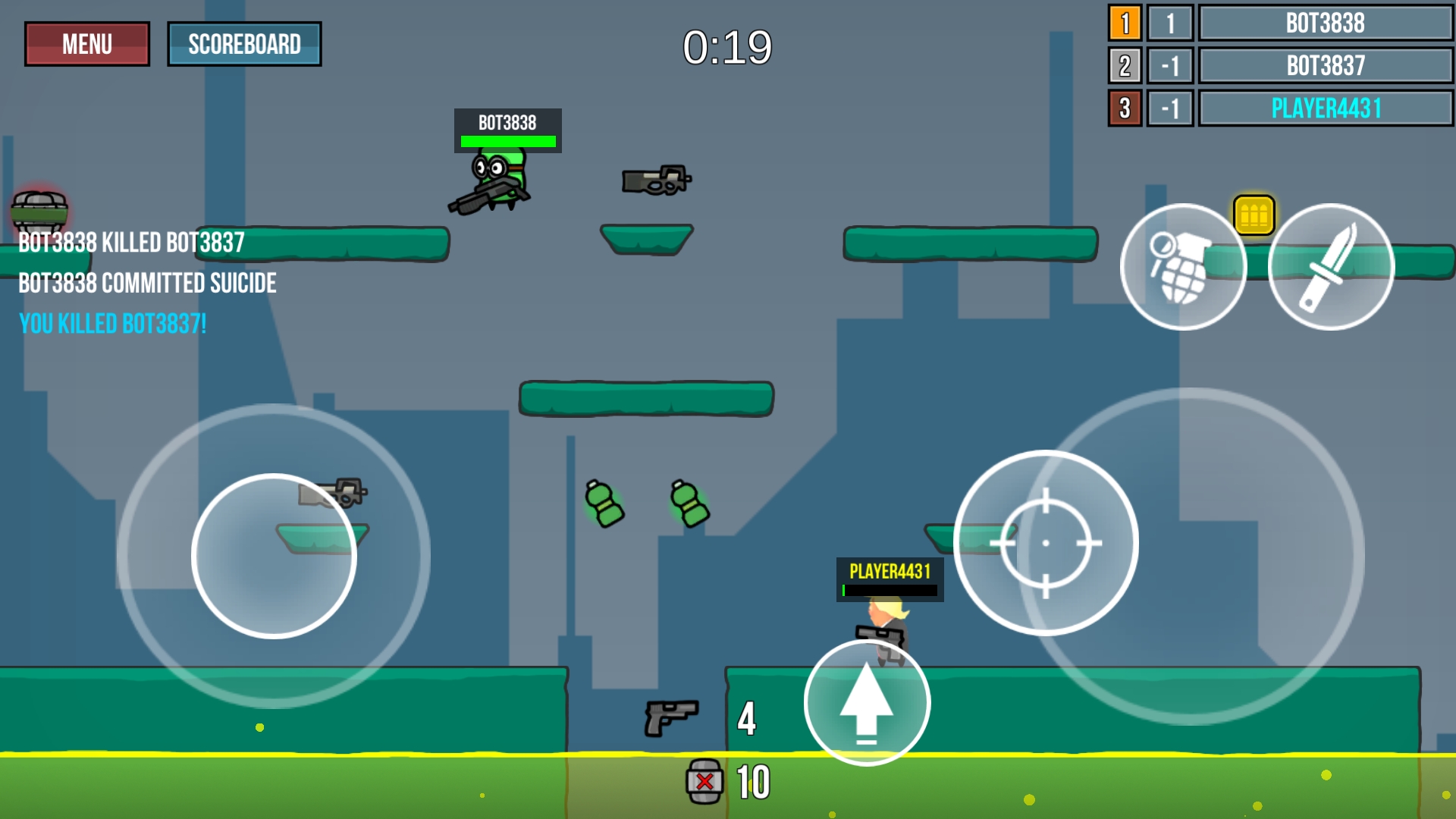Grab the left green bottle pickup
Screen dimensions: 1456x819
click(603, 504)
